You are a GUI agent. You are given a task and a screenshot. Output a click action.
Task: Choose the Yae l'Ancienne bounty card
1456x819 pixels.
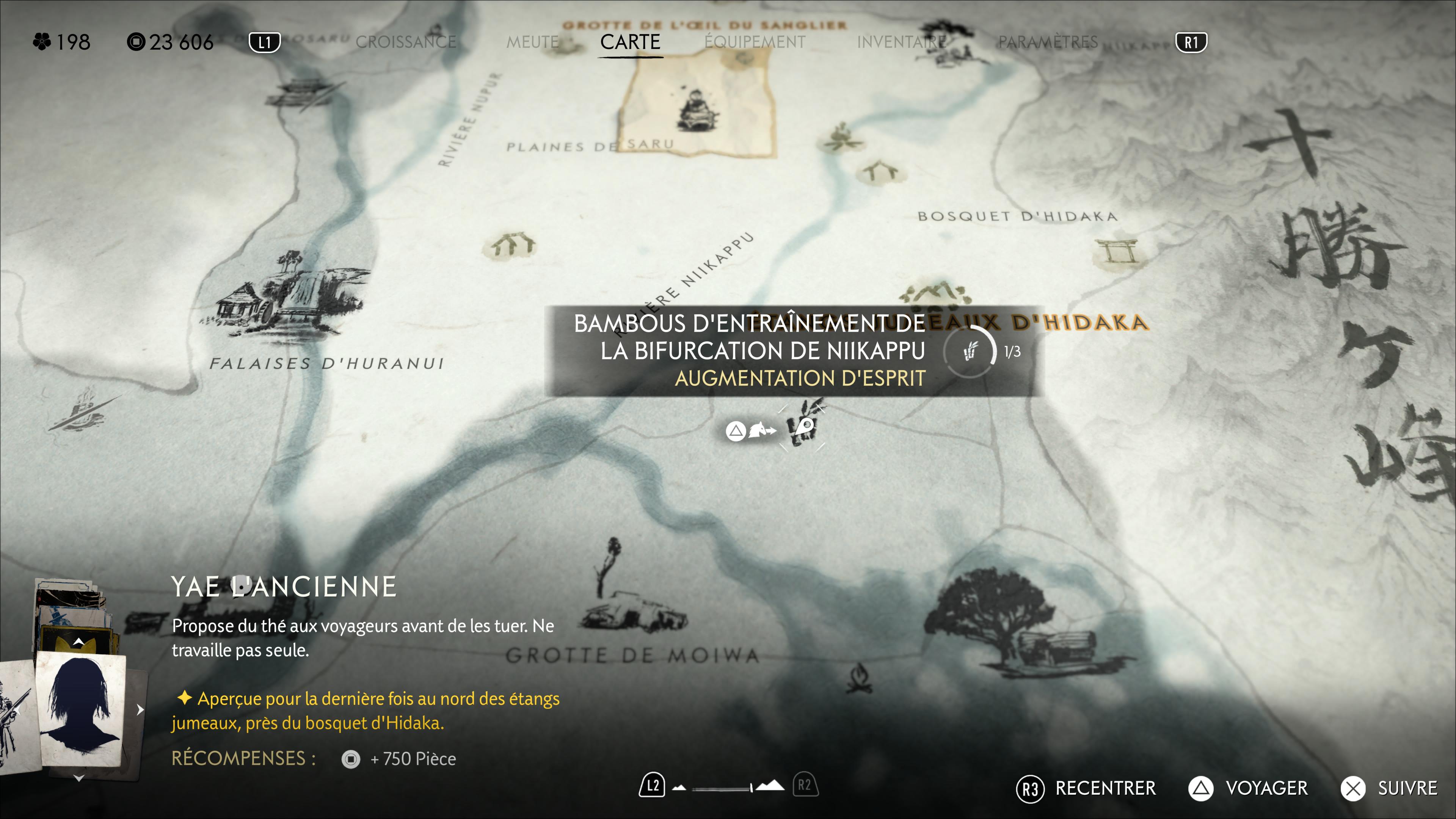(x=80, y=710)
